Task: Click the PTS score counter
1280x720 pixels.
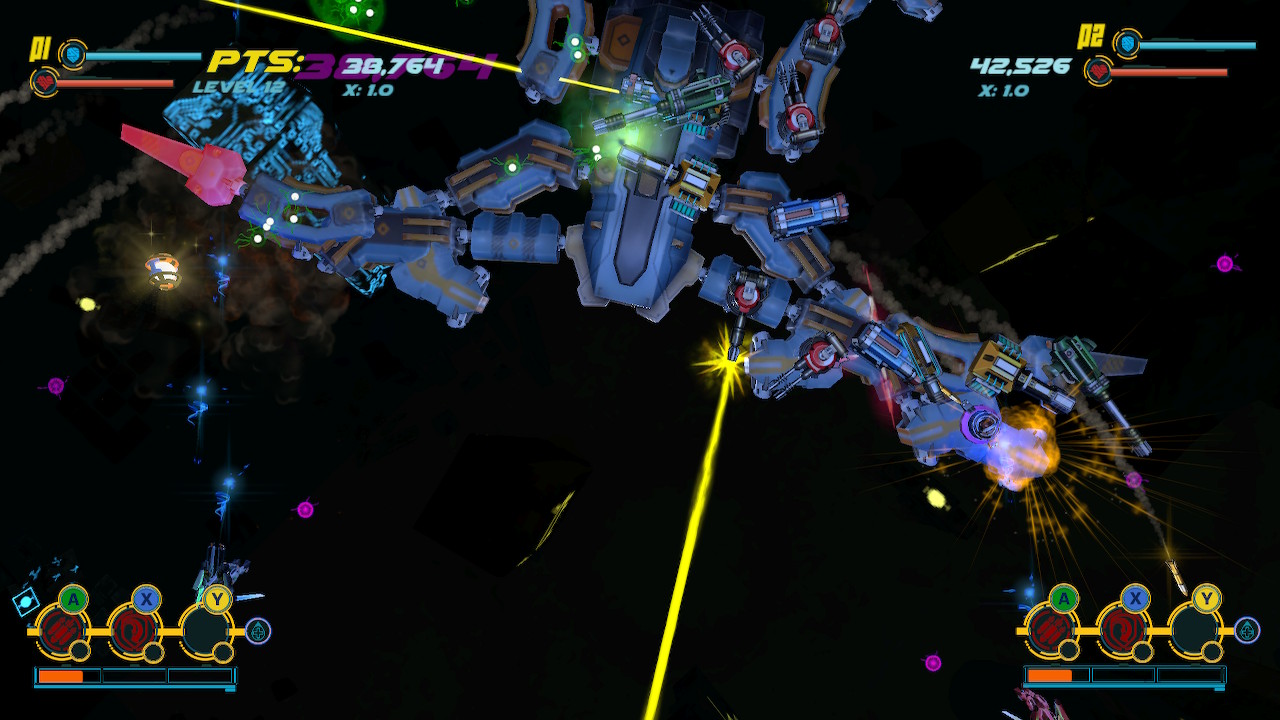Action: click(x=250, y=62)
